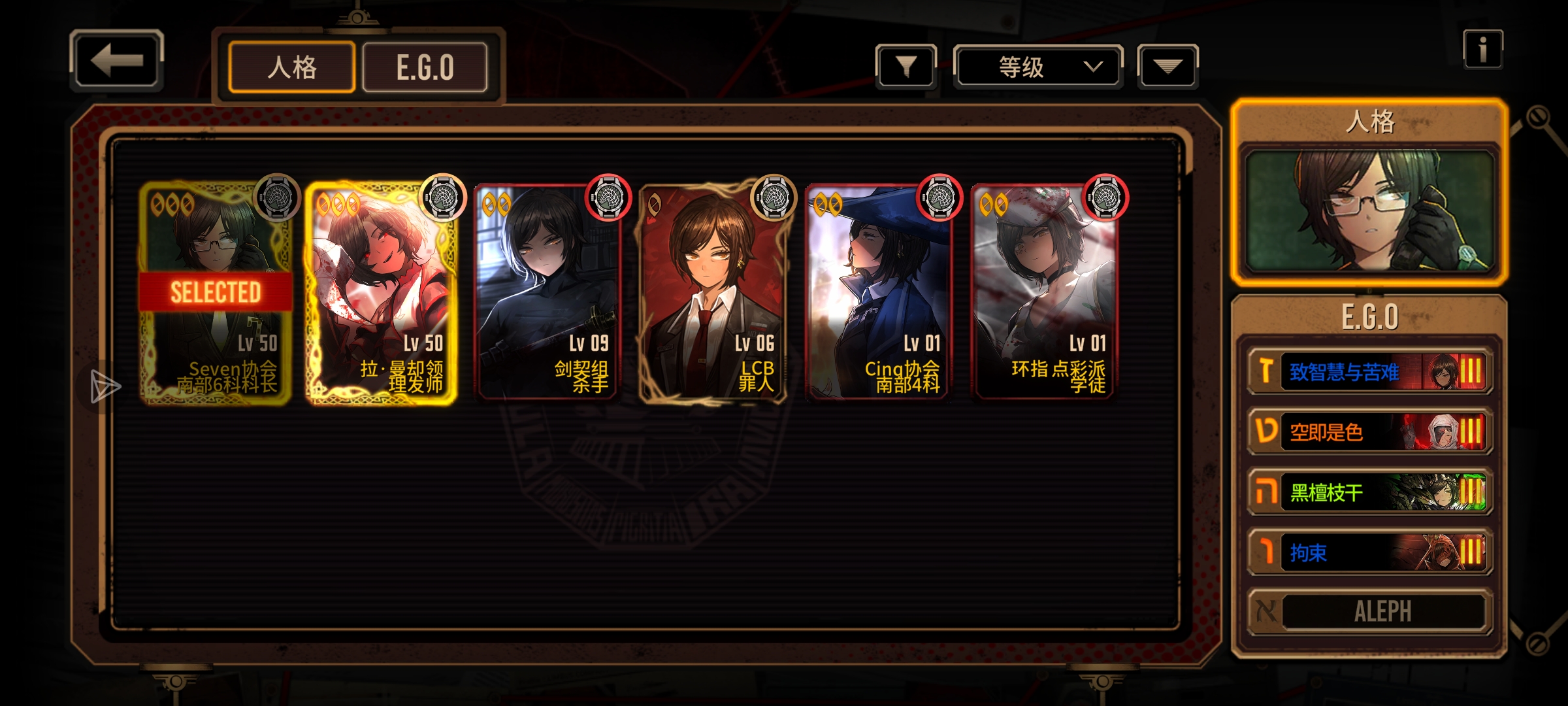Open the info panel
Image resolution: width=1568 pixels, height=706 pixels.
(1482, 50)
